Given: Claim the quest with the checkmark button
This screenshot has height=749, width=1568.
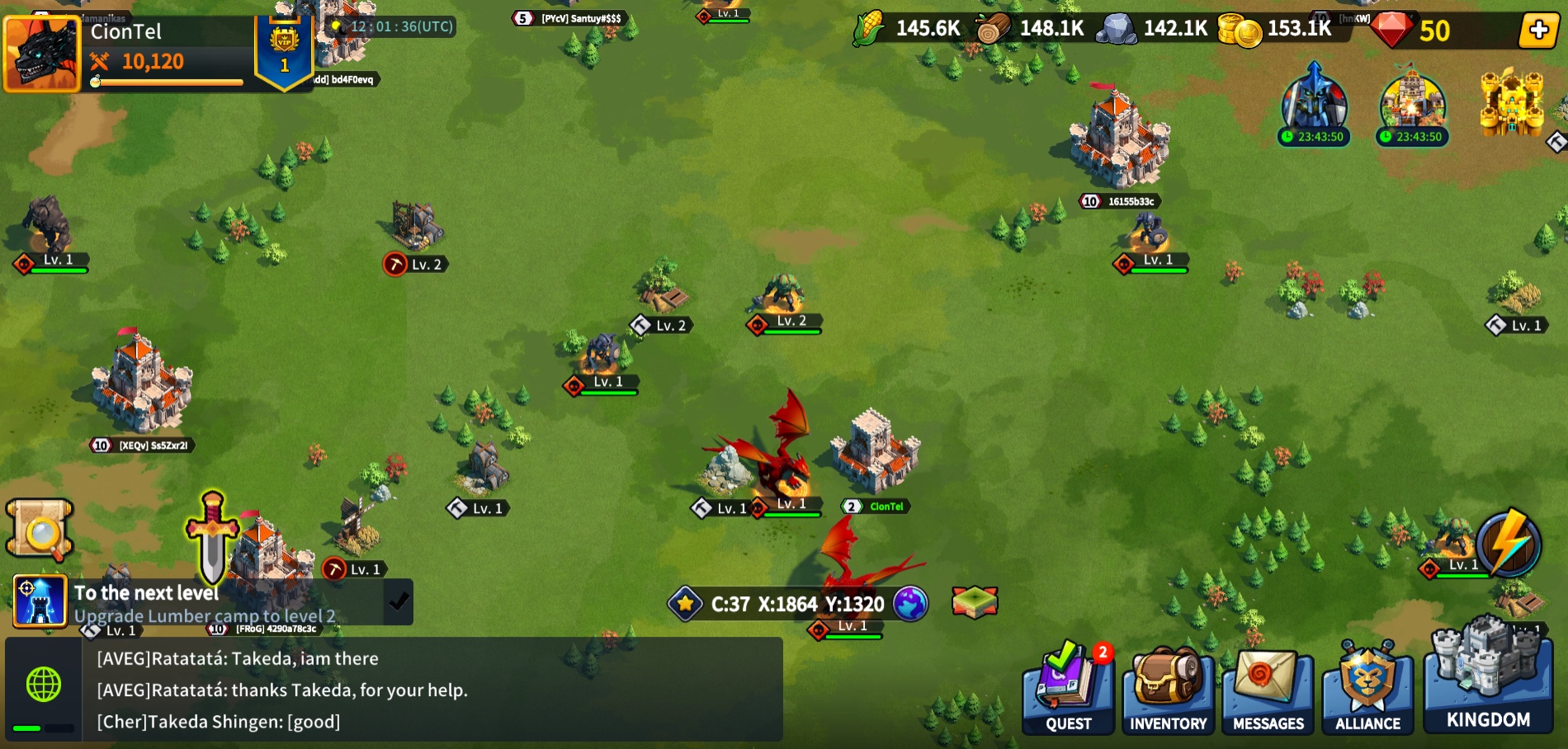Looking at the screenshot, I should [x=399, y=602].
